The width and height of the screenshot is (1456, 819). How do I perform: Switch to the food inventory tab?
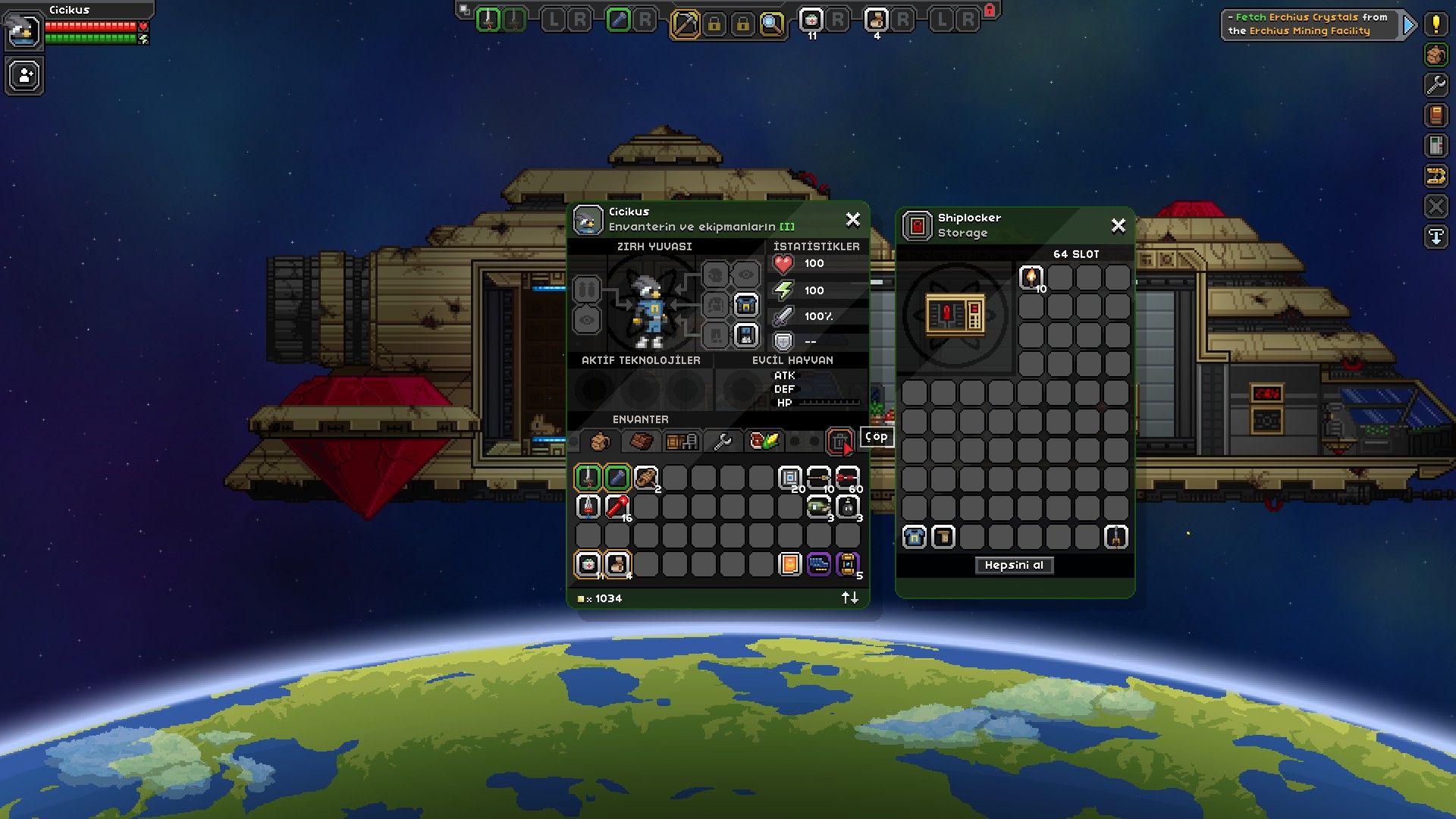(764, 441)
